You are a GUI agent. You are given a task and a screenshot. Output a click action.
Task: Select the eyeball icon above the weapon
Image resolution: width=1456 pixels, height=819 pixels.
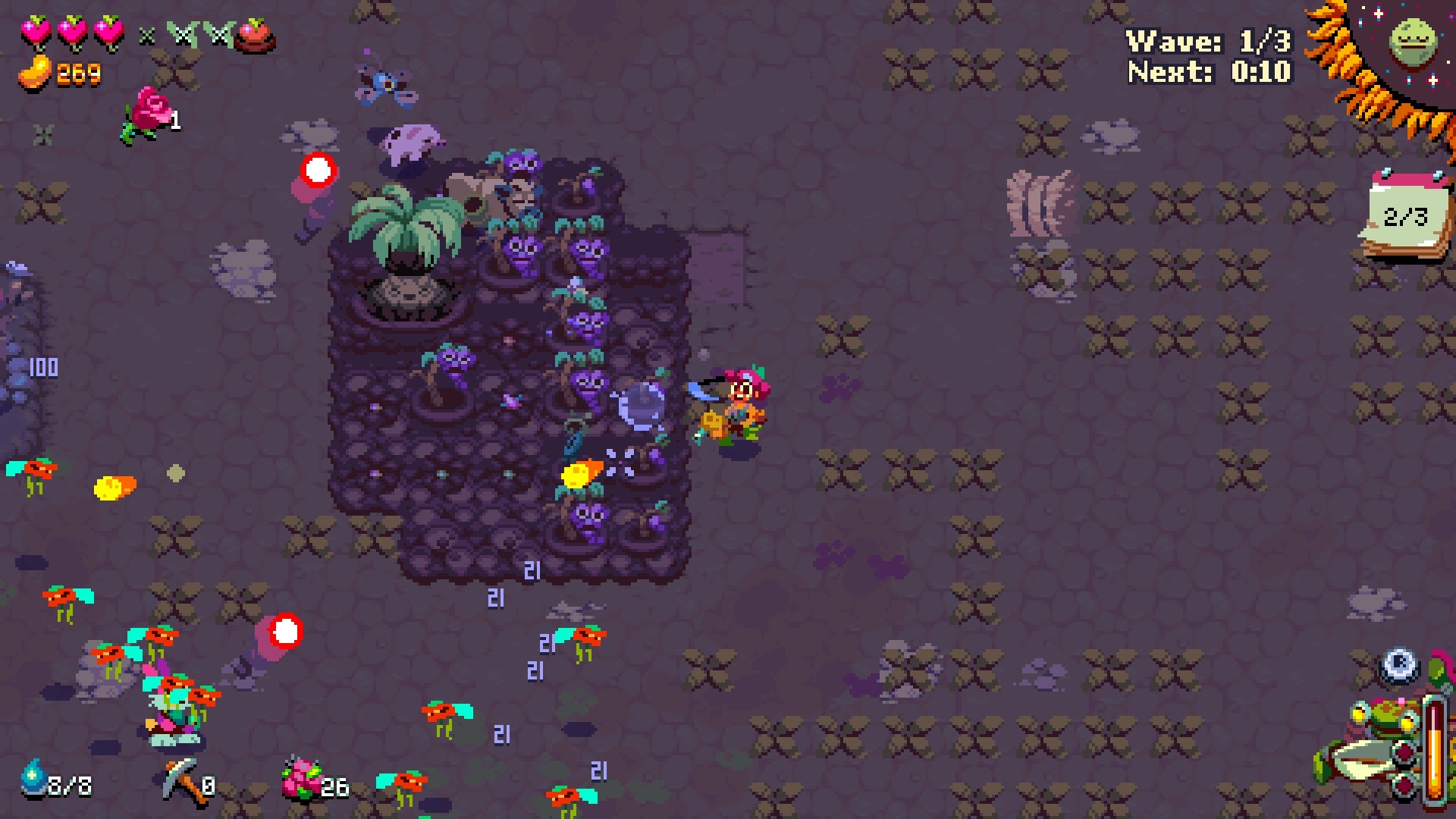[x=1399, y=665]
